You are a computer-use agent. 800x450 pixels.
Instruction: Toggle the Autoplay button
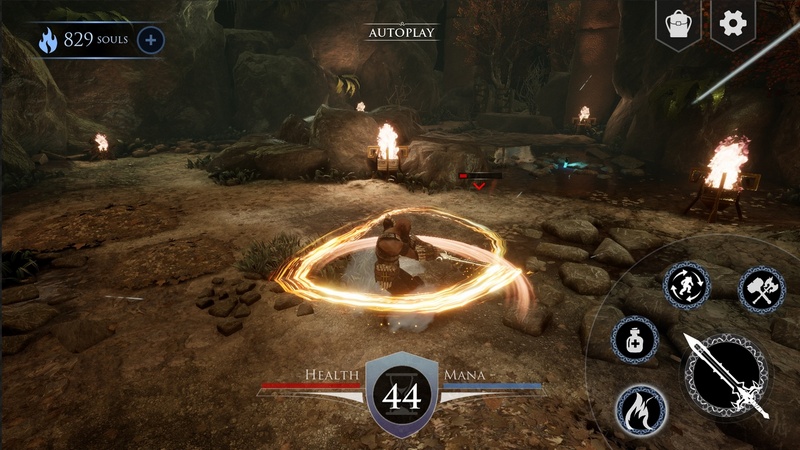point(401,32)
